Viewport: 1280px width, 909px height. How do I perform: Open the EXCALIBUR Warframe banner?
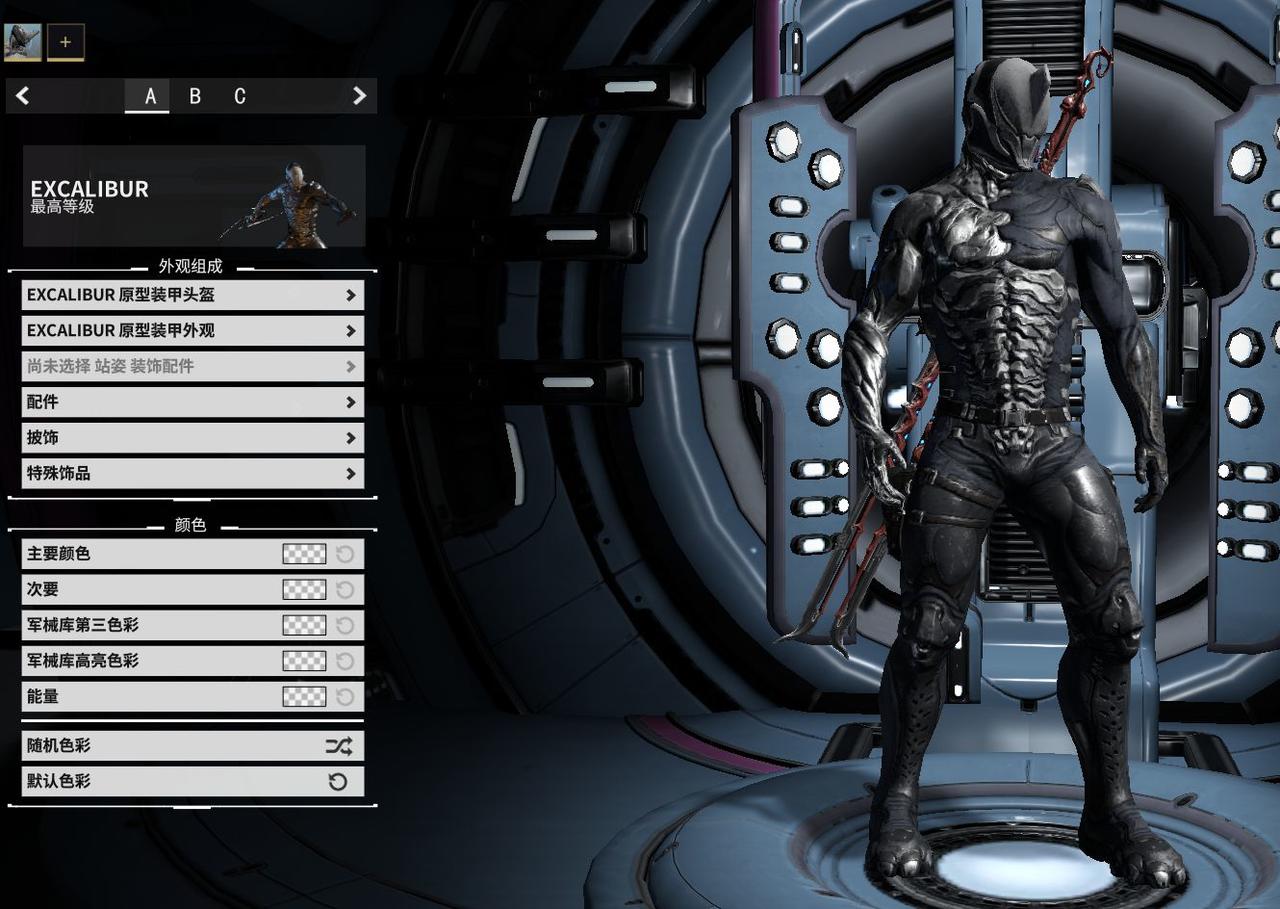194,196
